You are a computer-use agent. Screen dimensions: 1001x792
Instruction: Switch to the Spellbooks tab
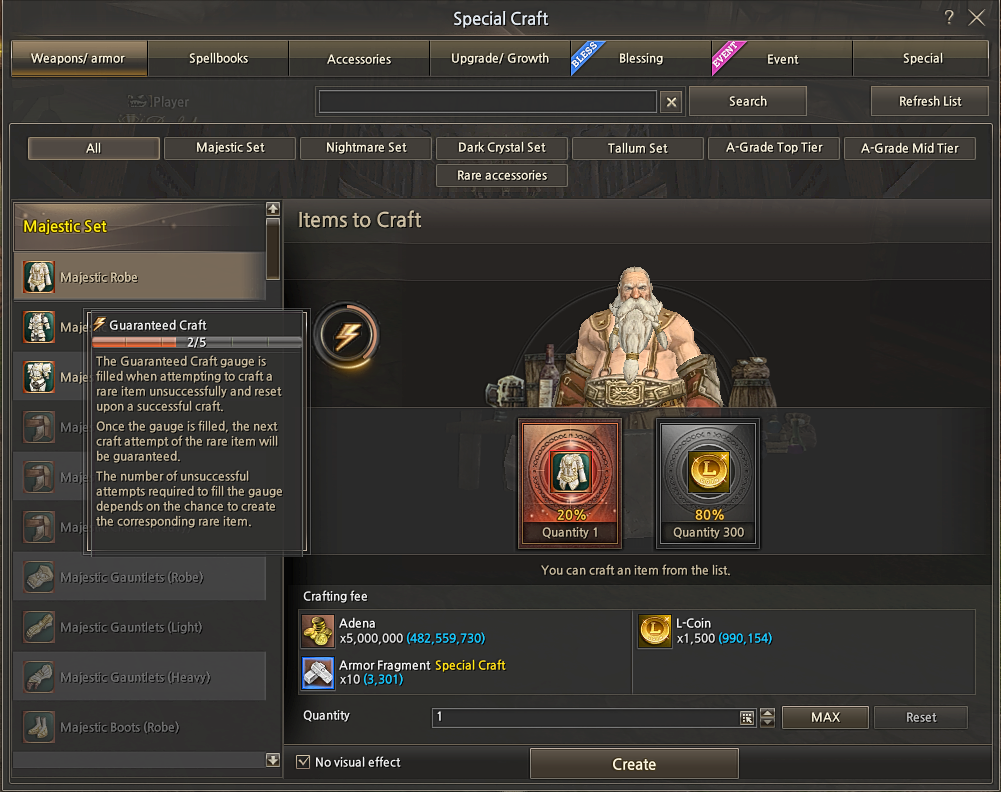click(218, 58)
